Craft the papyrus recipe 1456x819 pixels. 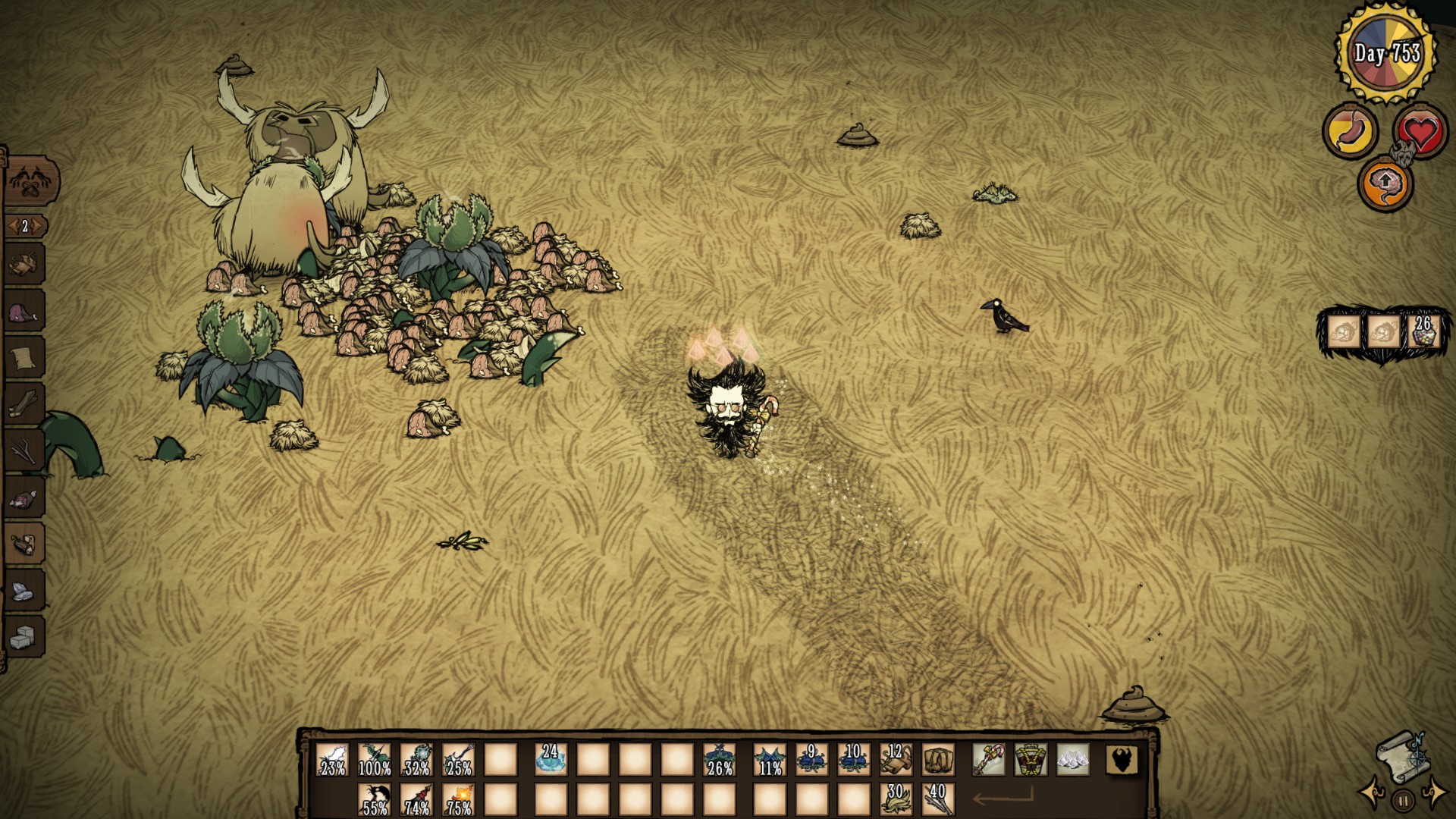coord(24,356)
